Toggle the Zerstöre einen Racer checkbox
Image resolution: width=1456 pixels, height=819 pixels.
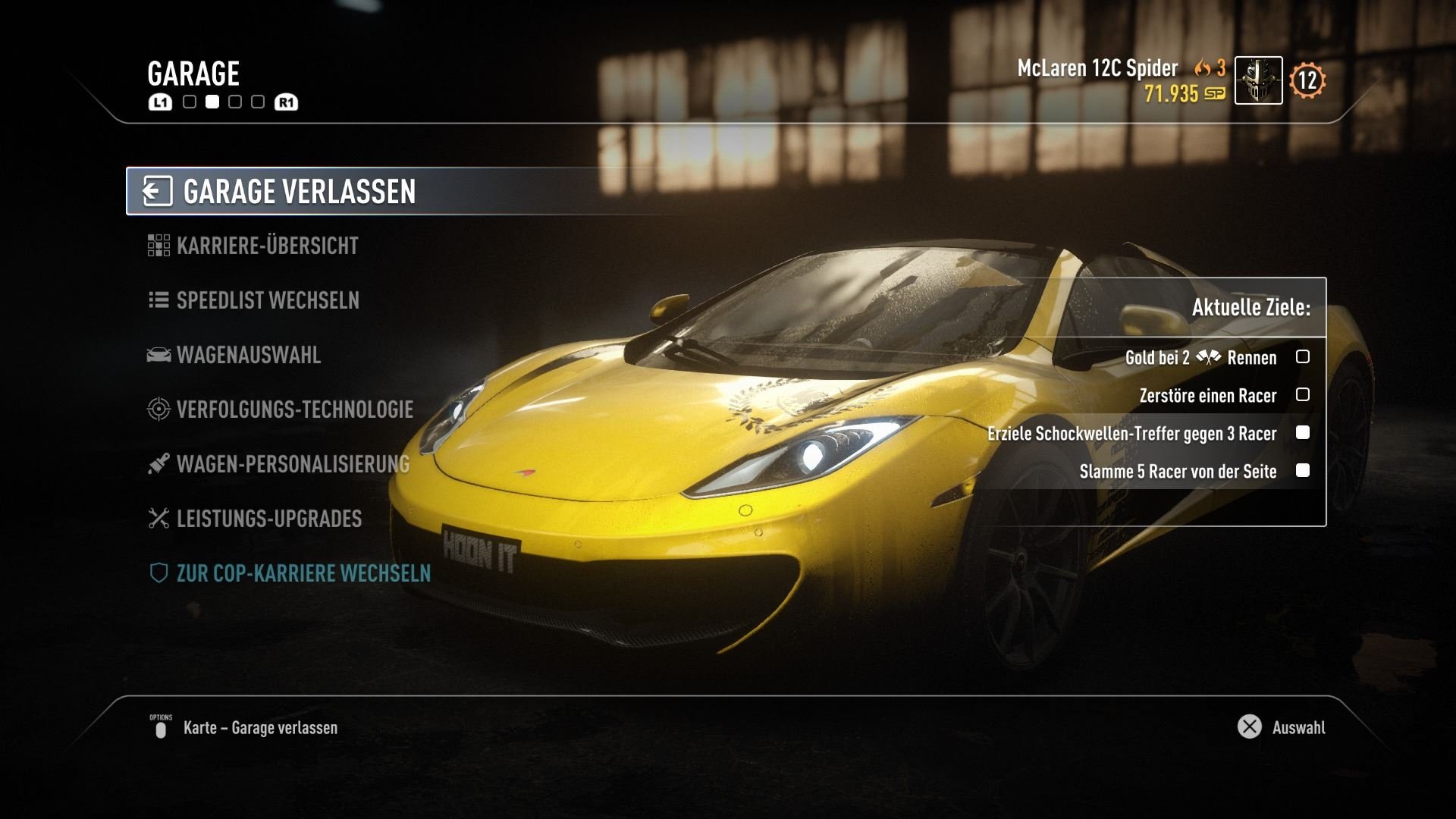click(x=1304, y=395)
